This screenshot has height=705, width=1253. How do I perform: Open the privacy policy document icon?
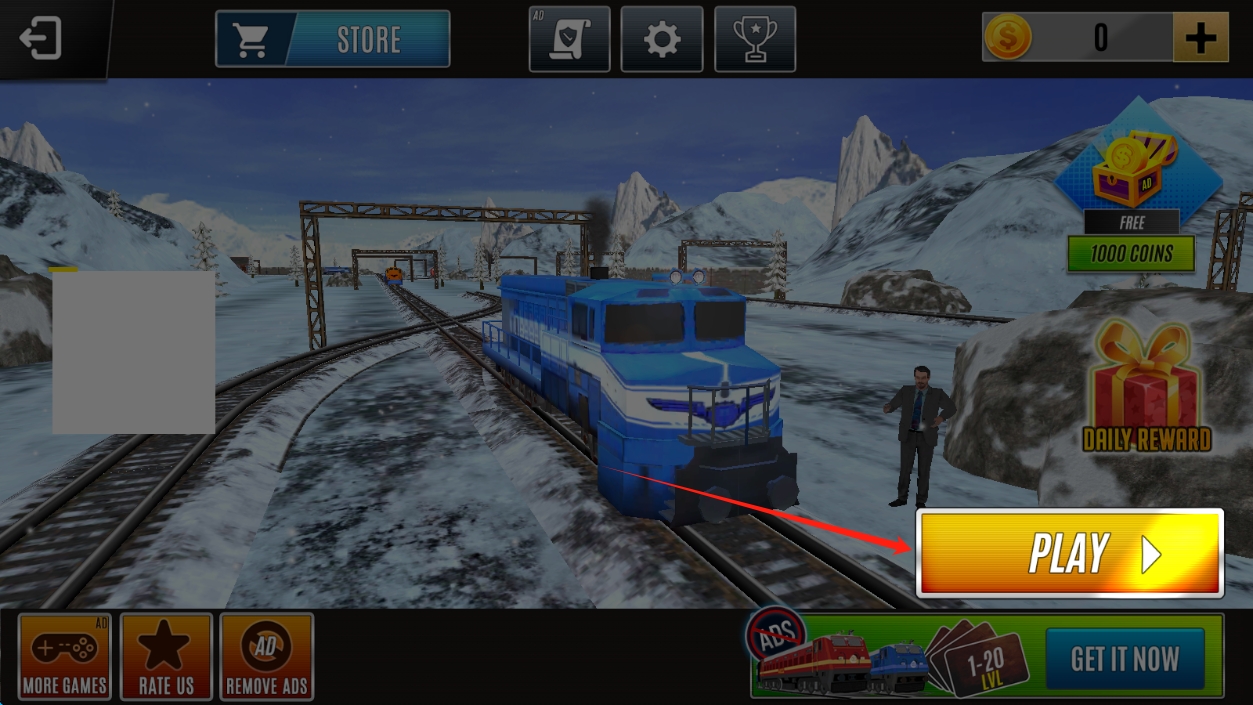coord(569,39)
